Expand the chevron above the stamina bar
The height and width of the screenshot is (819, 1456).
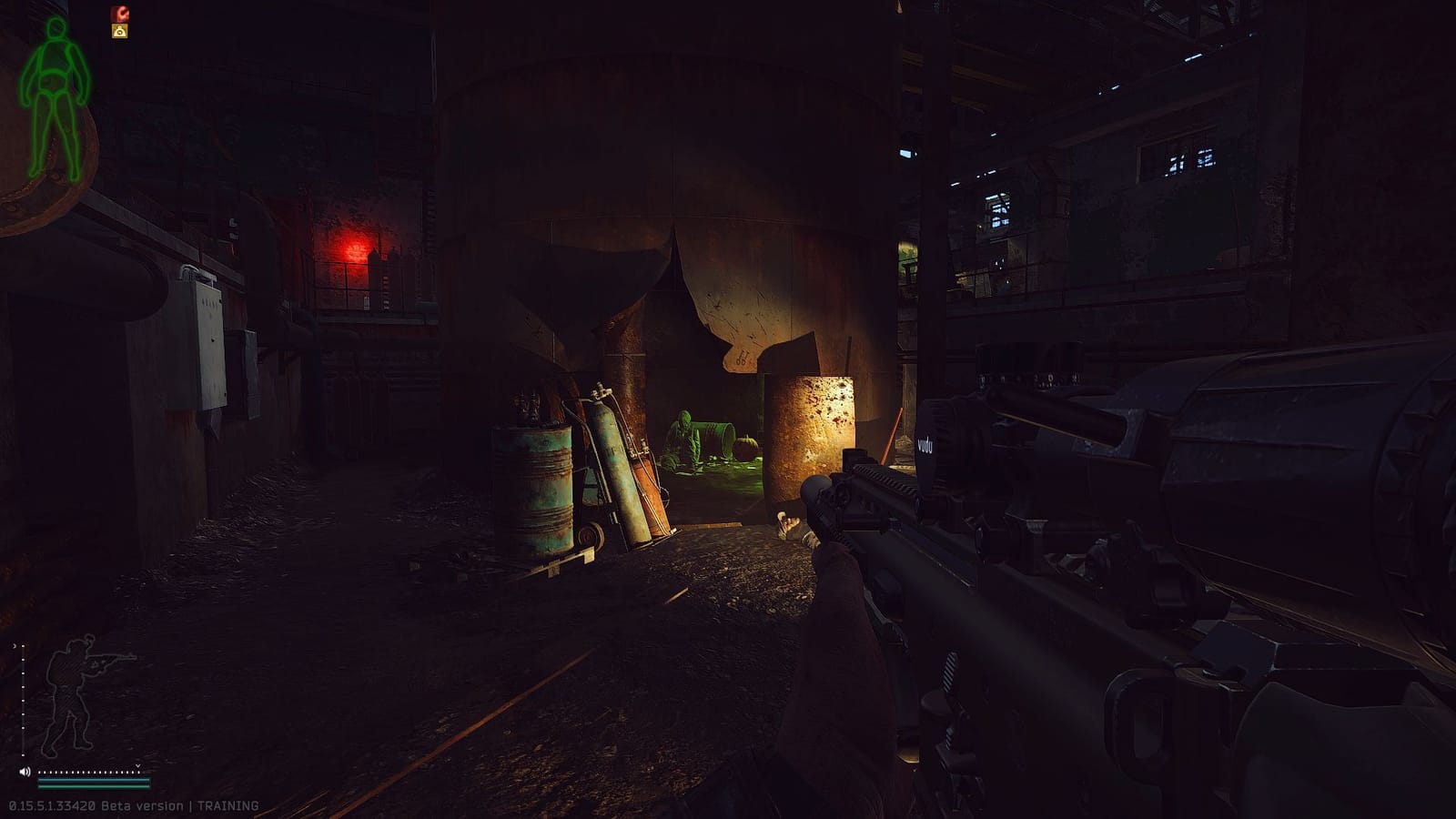coord(136,766)
